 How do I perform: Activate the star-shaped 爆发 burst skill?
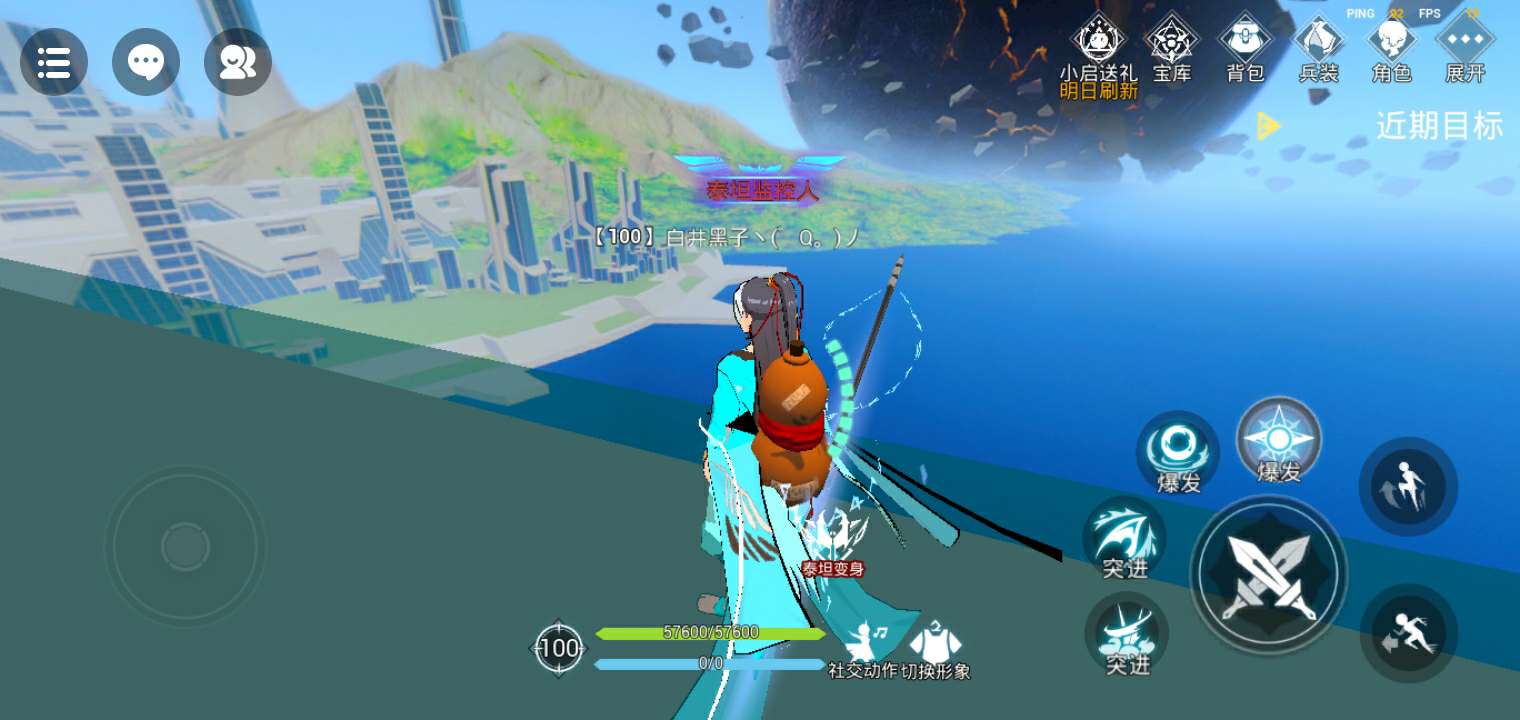click(1279, 441)
